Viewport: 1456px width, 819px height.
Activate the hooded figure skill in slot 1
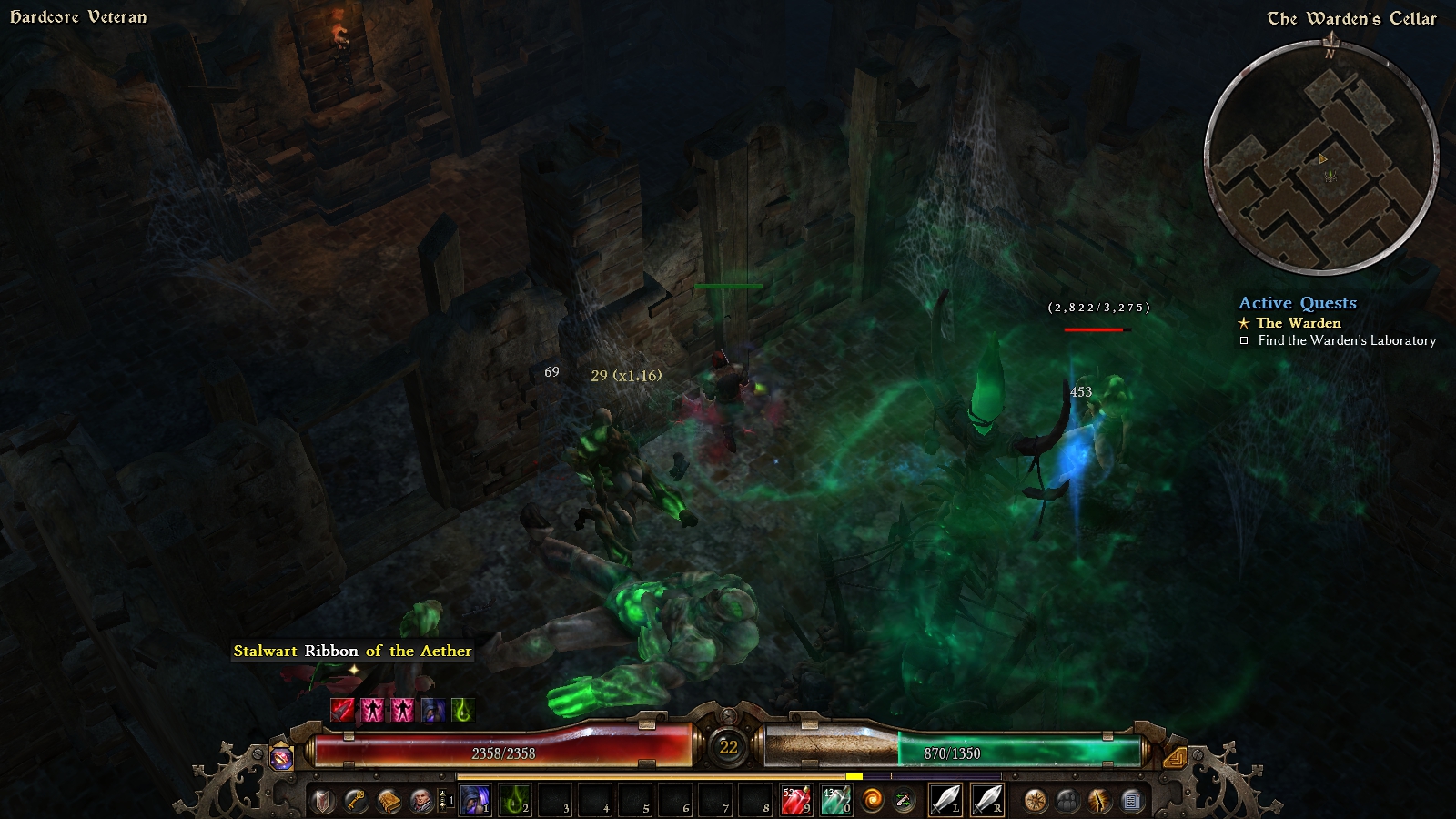[475, 801]
